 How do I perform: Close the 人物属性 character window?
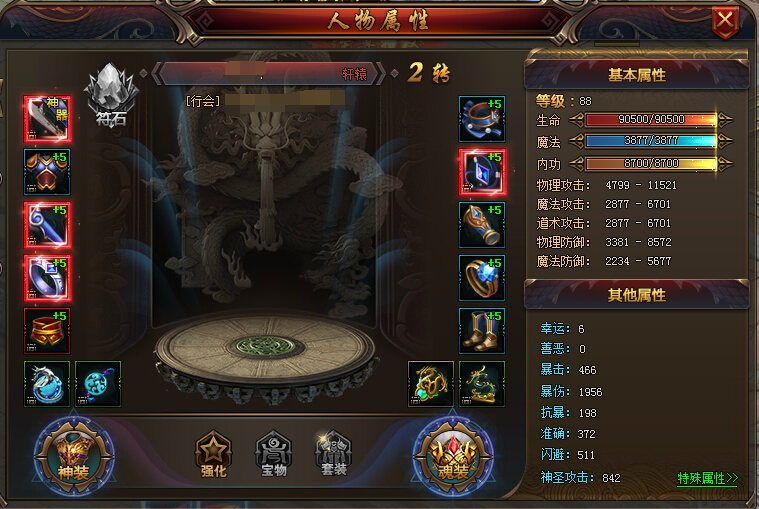(724, 20)
